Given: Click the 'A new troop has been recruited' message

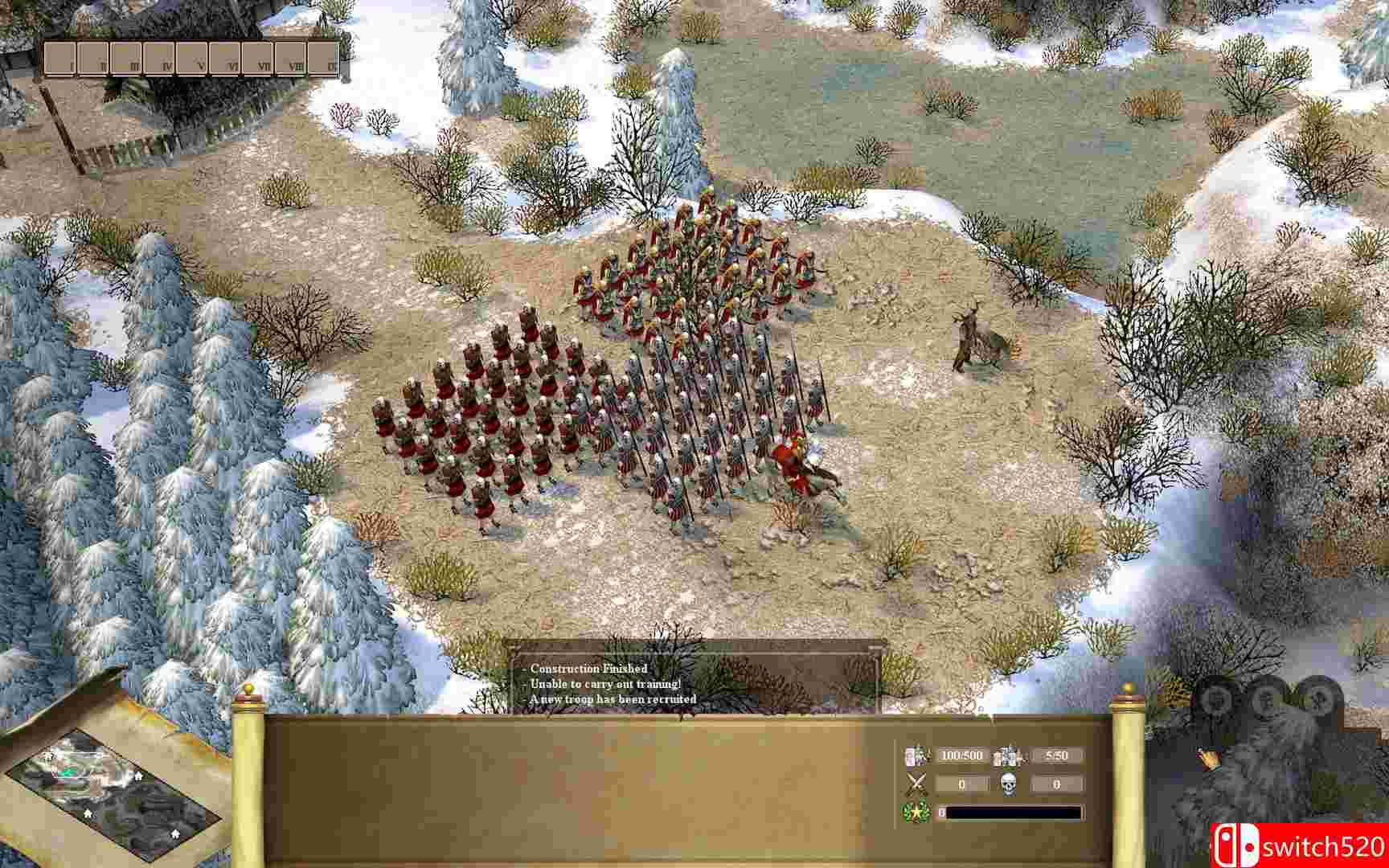Looking at the screenshot, I should pos(611,700).
